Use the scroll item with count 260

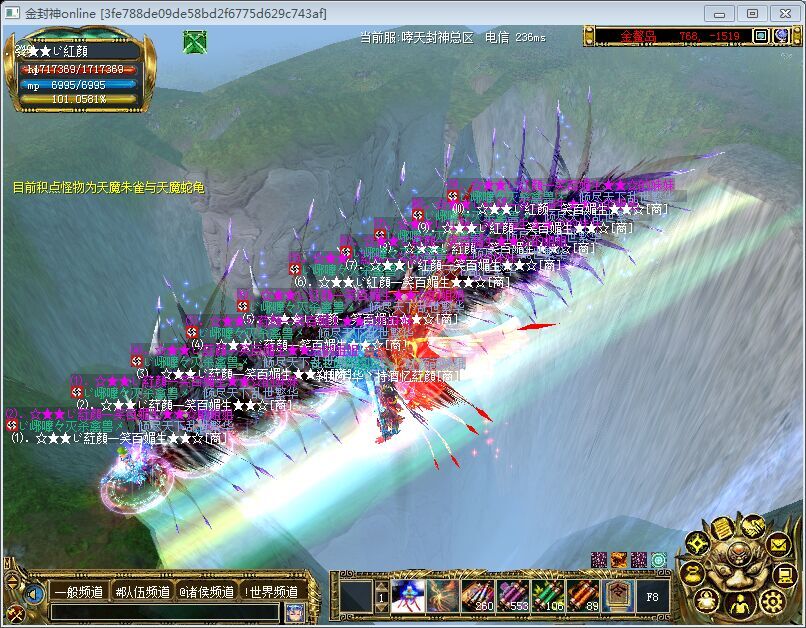(479, 596)
